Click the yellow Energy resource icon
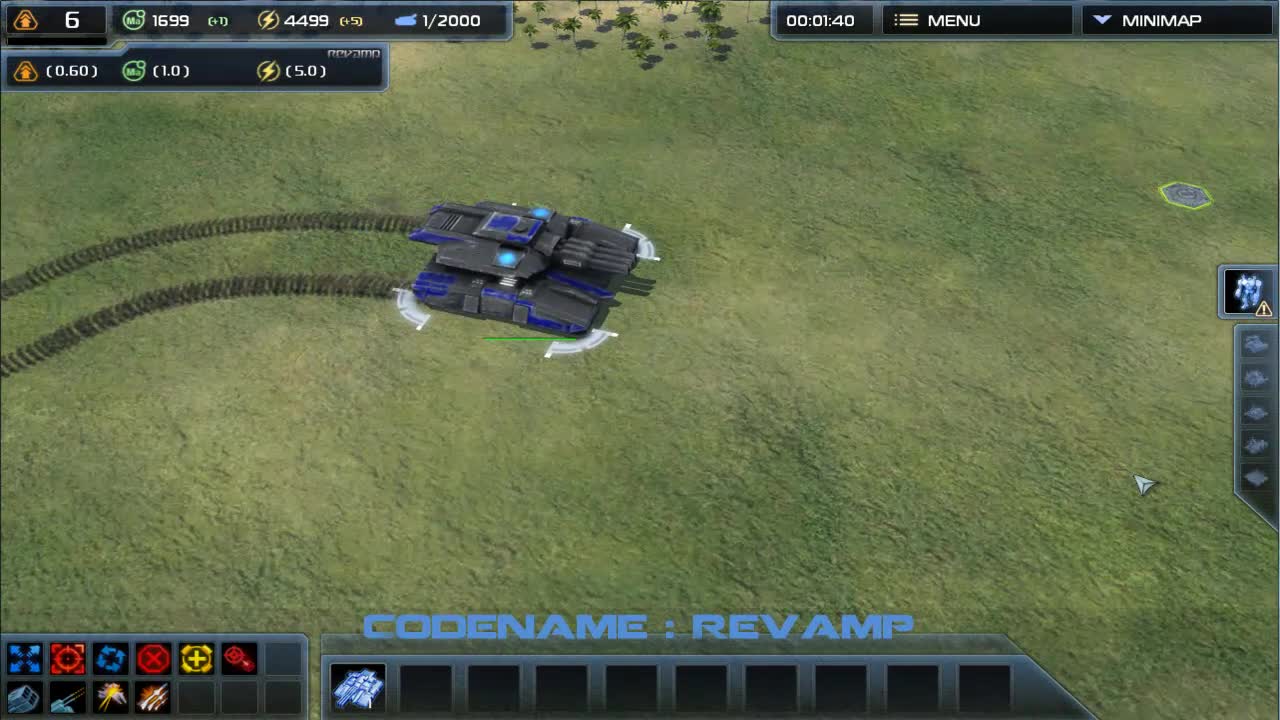The width and height of the screenshot is (1280, 720). (x=268, y=19)
